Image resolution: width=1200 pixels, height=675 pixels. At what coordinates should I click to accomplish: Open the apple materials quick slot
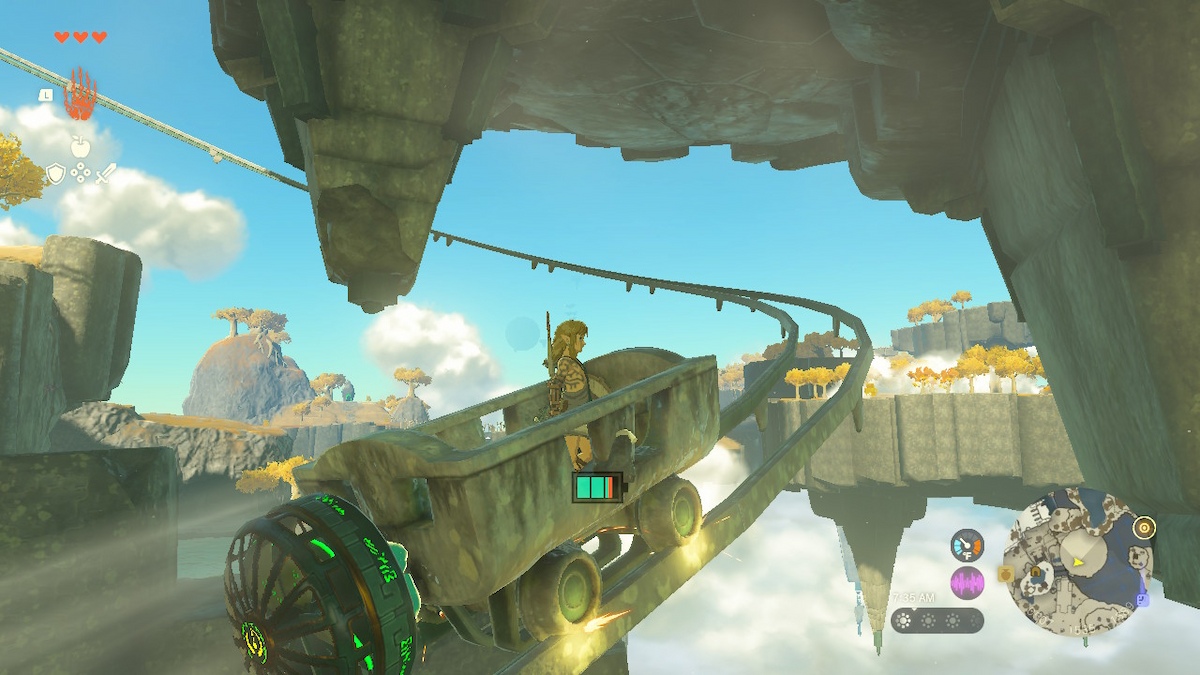[x=80, y=148]
